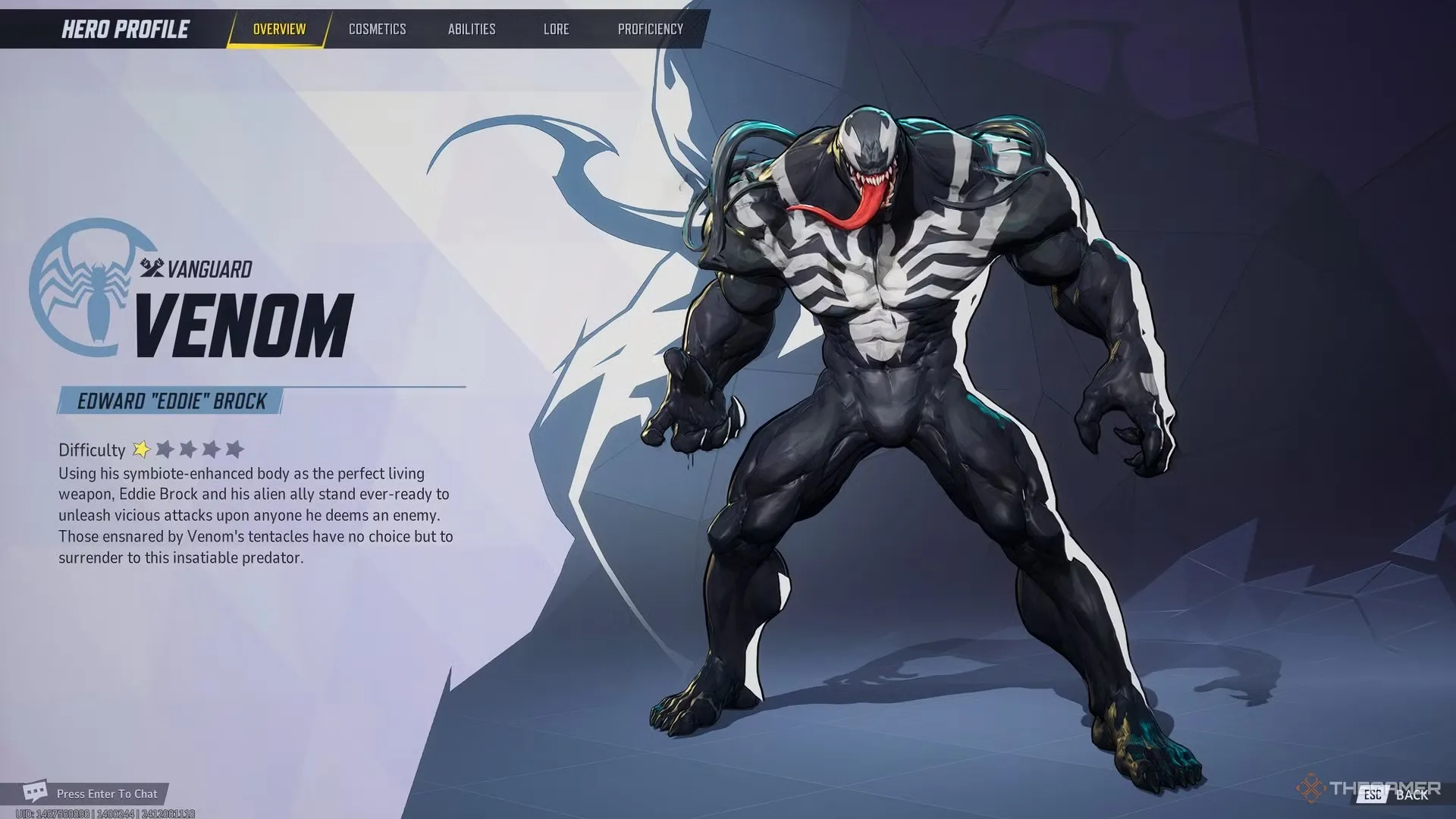The image size is (1456, 819).
Task: Click the Hero Profile header banner
Action: (x=124, y=29)
